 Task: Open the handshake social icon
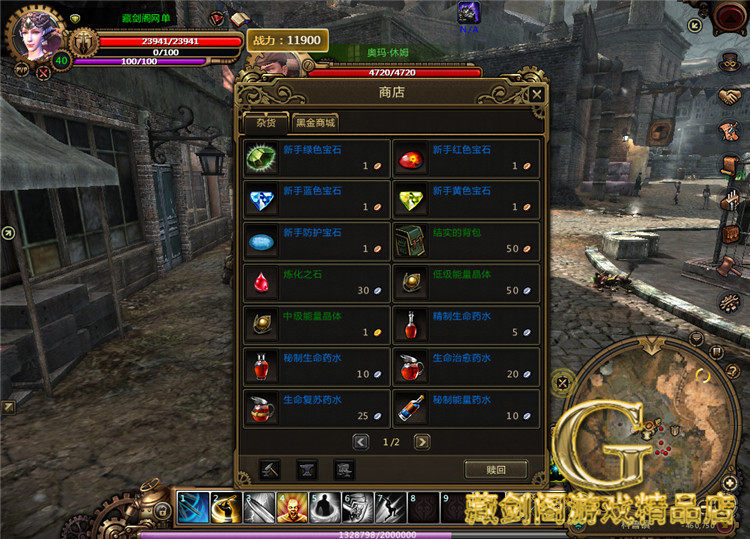point(729,97)
